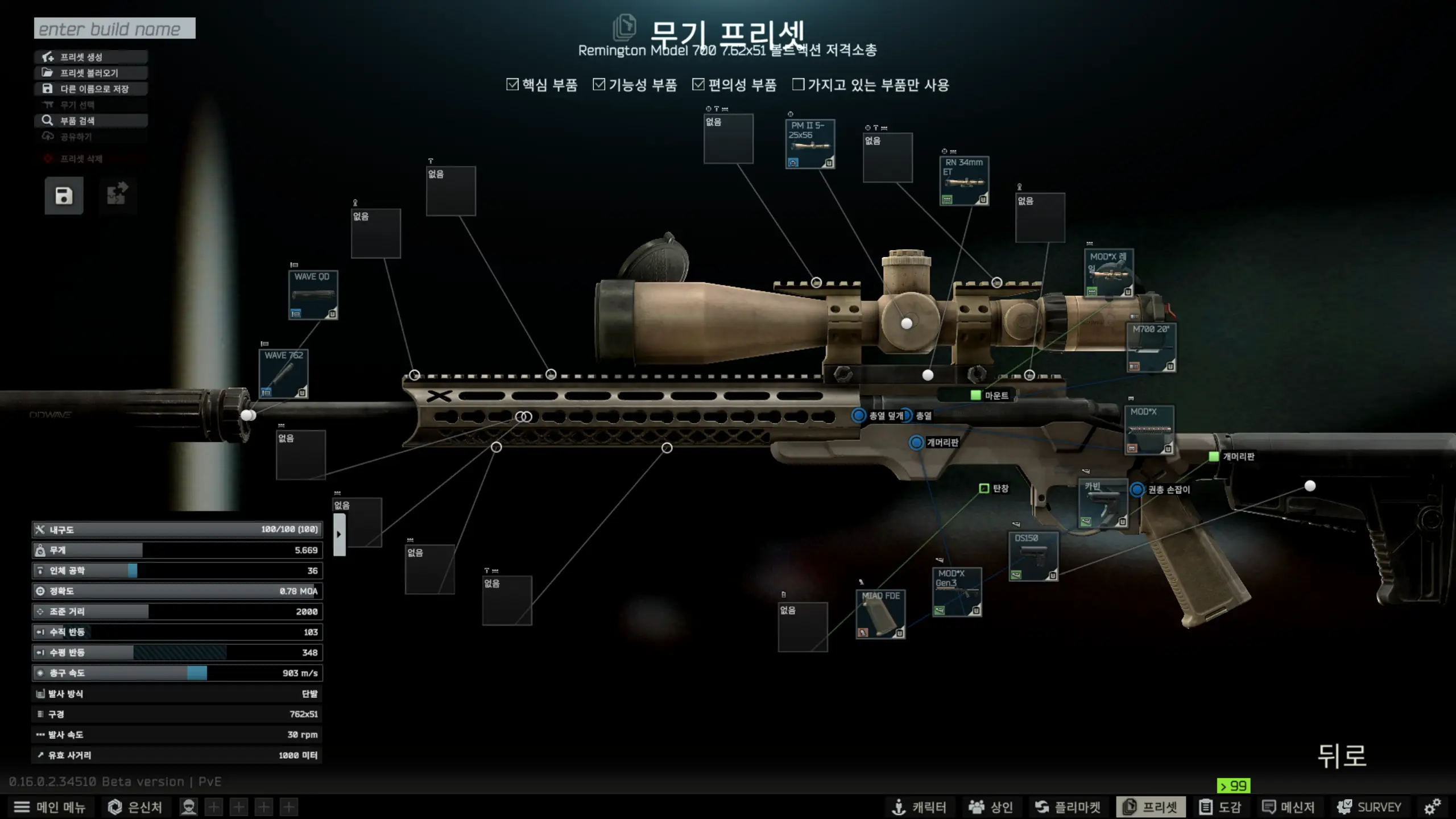Choose save under another name
1456x819 pixels.
tap(91, 89)
